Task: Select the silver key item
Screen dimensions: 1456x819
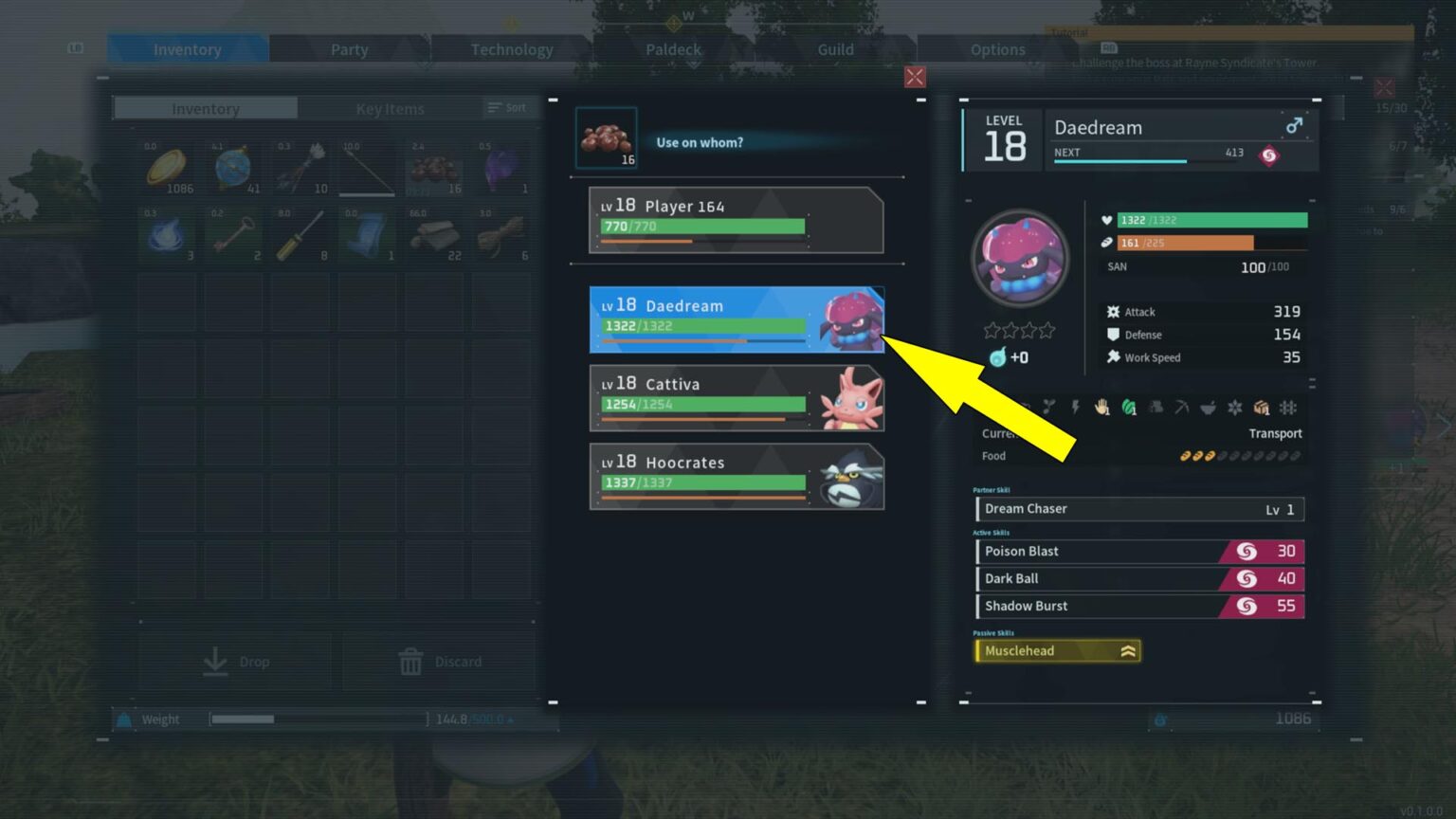Action: [x=234, y=235]
